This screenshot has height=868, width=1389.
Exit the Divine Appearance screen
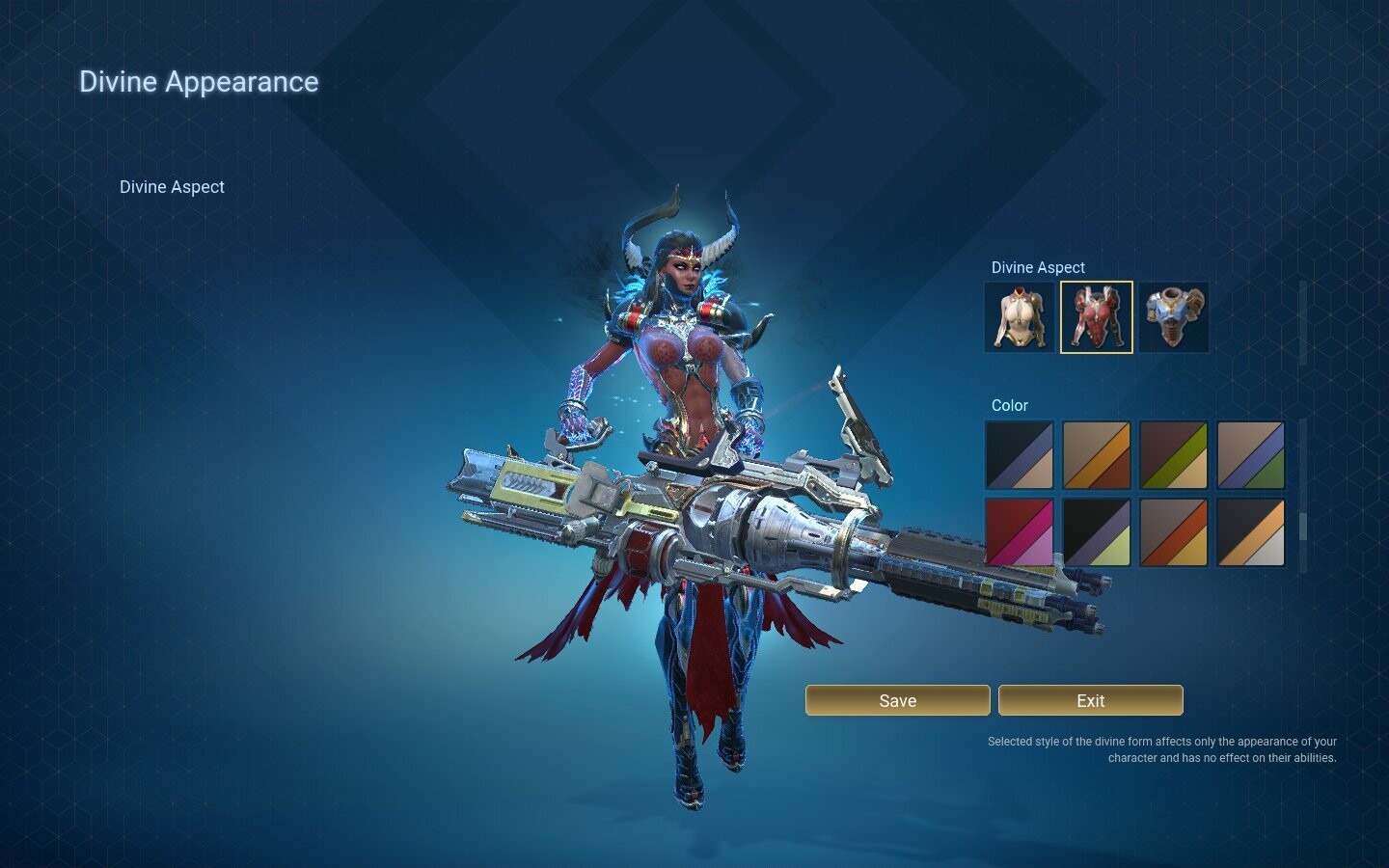(1090, 700)
